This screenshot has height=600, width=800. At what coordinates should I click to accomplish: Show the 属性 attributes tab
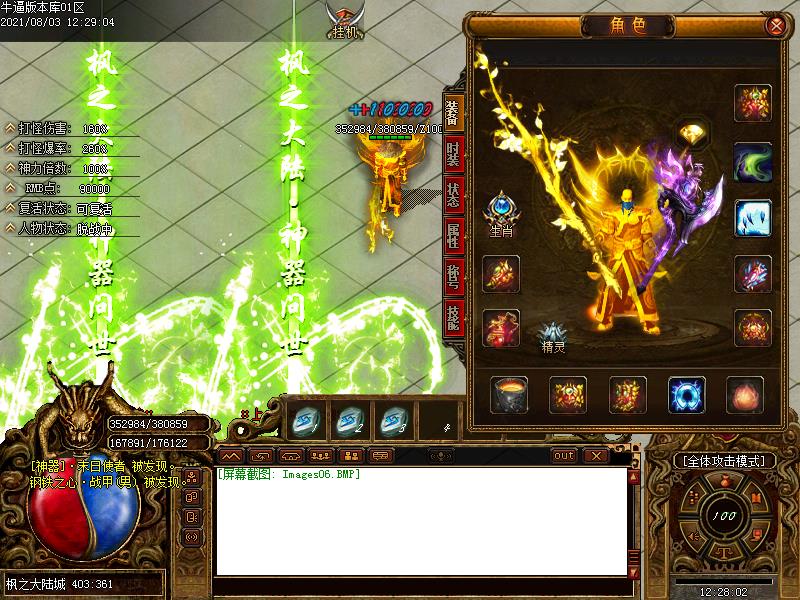[452, 237]
